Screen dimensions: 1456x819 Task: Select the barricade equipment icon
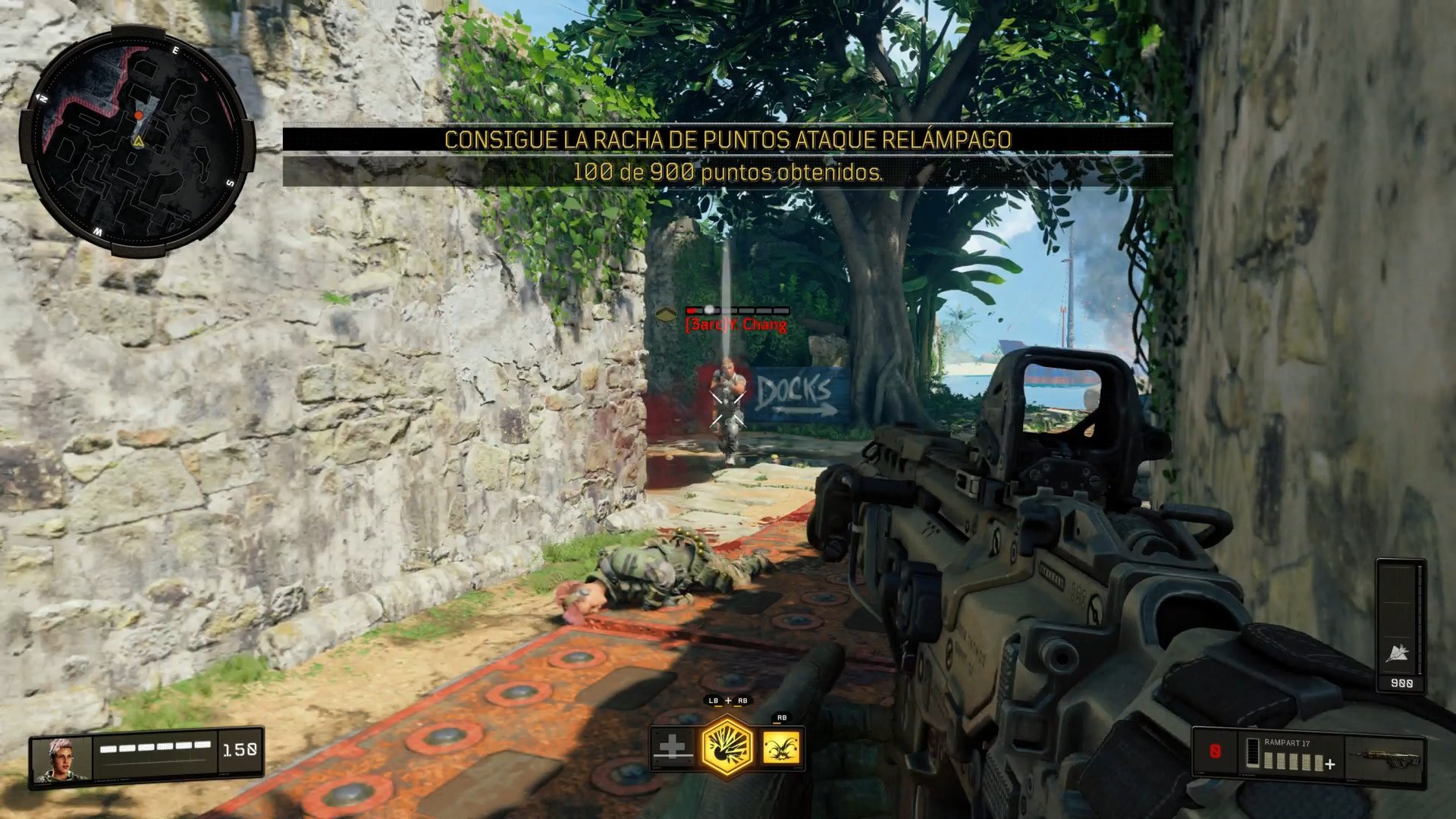[672, 745]
